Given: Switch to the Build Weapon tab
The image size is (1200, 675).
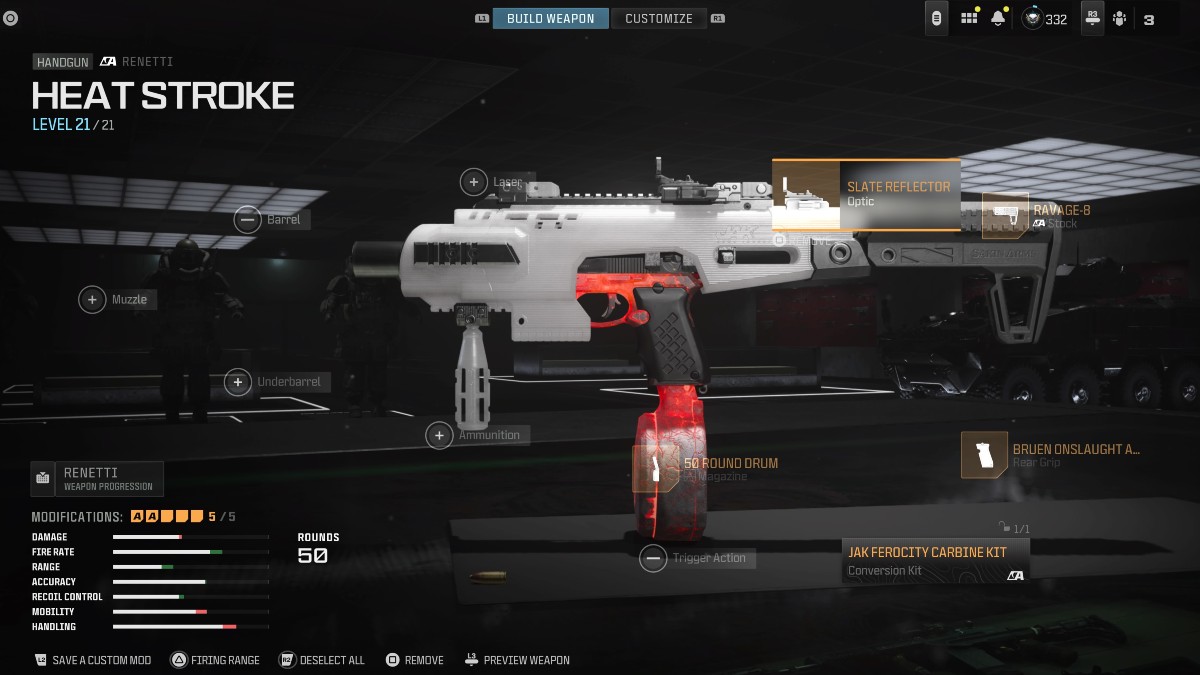Looking at the screenshot, I should 550,18.
